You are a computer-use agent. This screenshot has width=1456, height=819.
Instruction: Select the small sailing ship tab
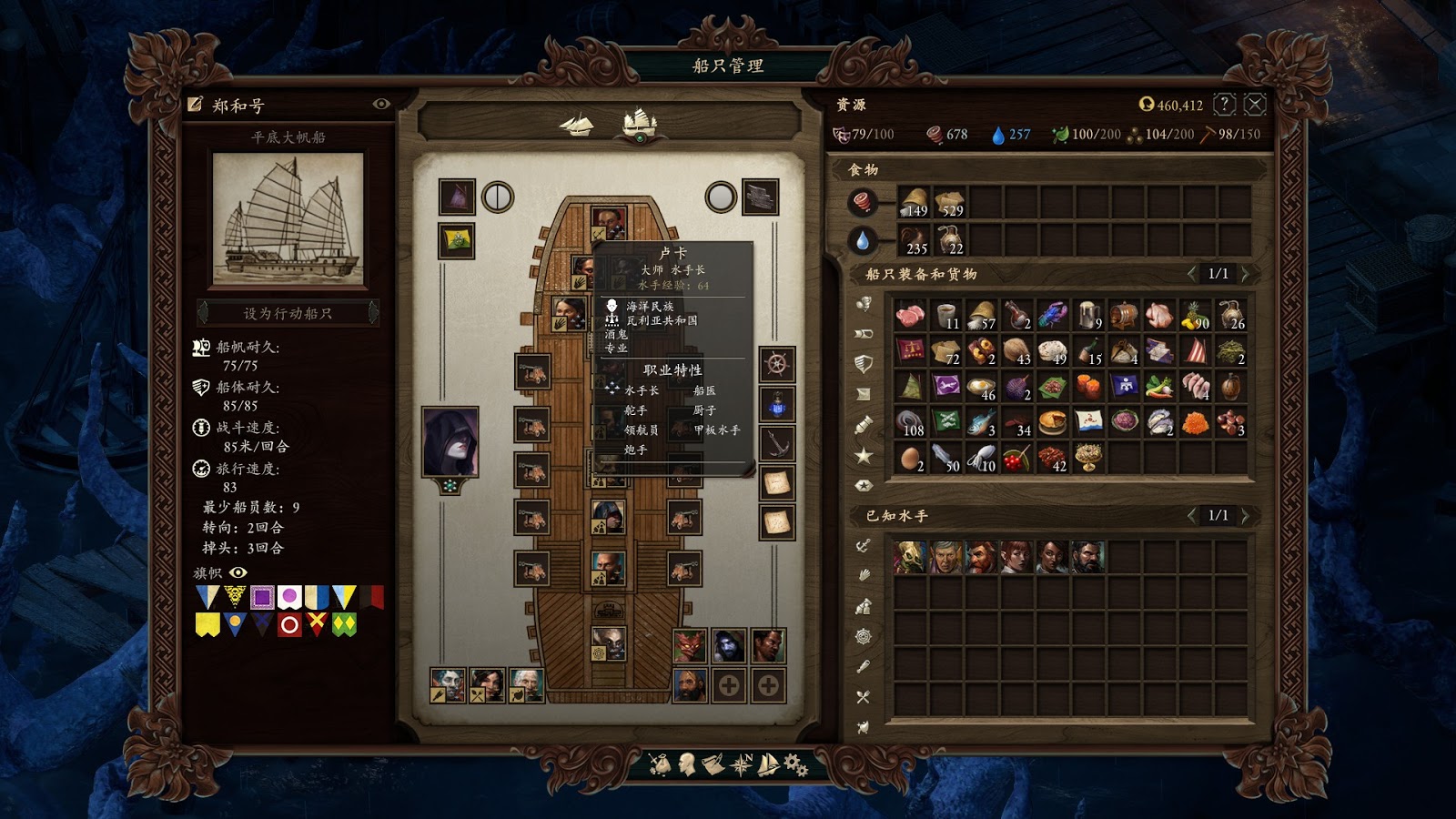pos(576,124)
